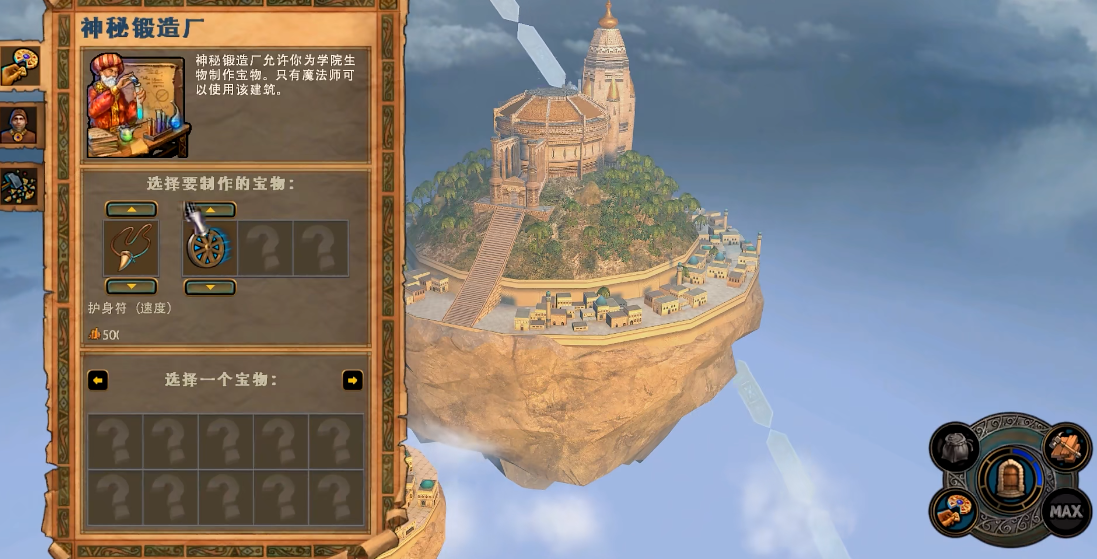Click the down arrow below the wheel

pyautogui.click(x=209, y=288)
